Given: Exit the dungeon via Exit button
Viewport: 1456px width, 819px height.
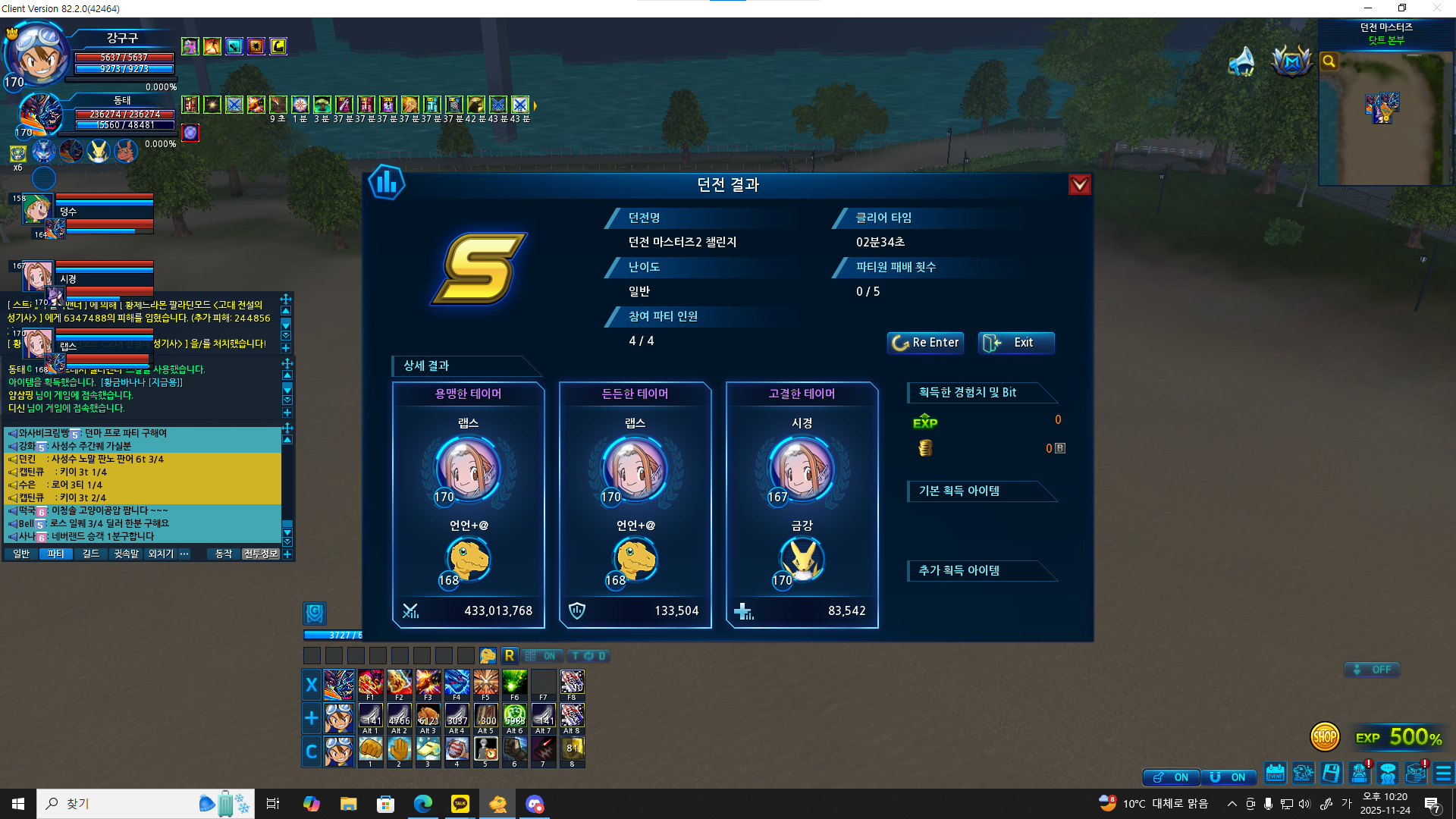Looking at the screenshot, I should 1015,343.
